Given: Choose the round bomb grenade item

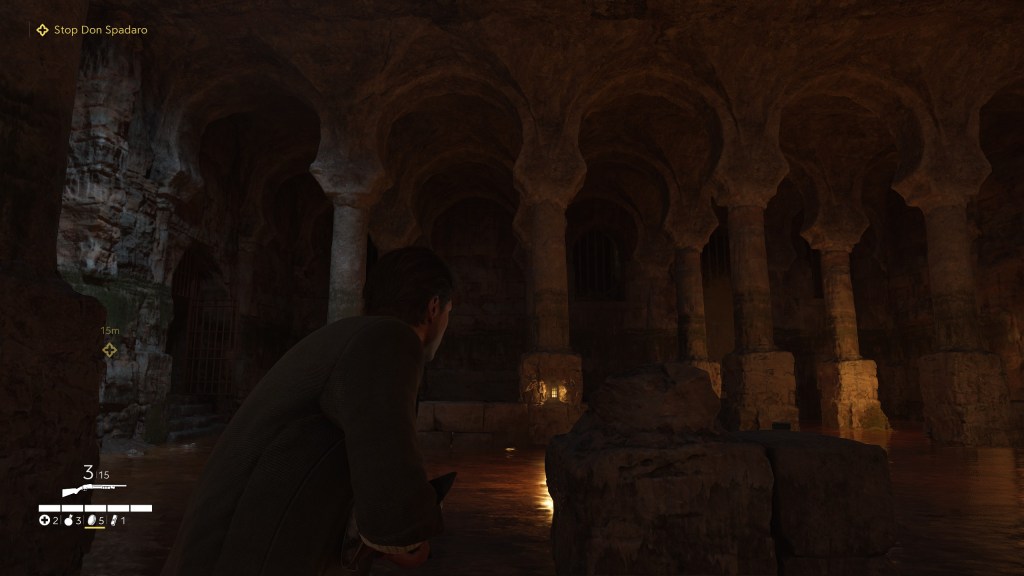Looking at the screenshot, I should click(69, 520).
